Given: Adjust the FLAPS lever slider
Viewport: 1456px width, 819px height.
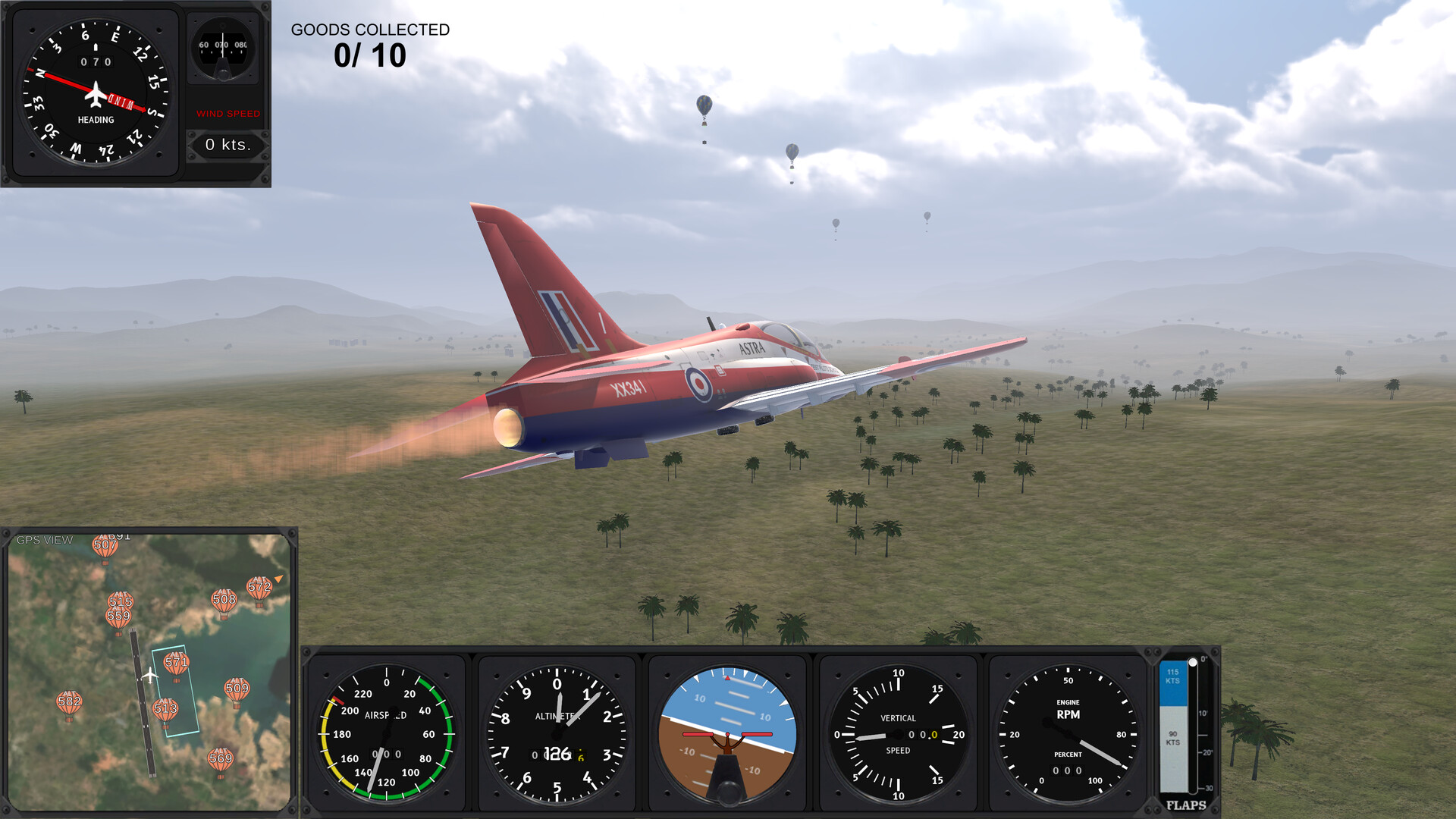Looking at the screenshot, I should (1193, 664).
